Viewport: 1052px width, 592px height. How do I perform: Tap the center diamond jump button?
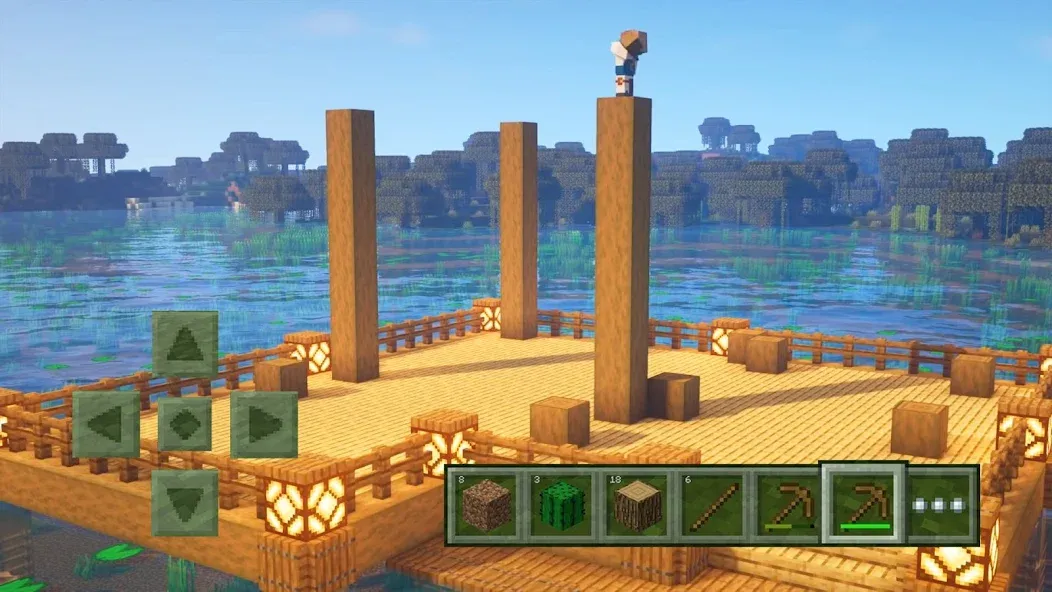coord(185,424)
